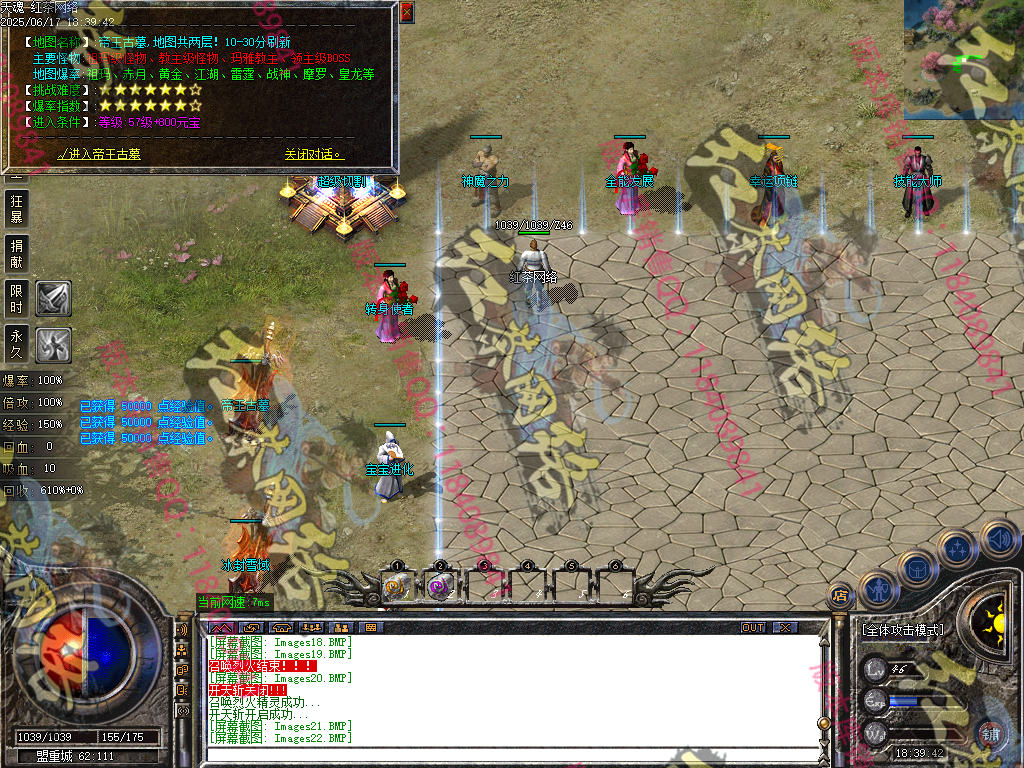
Task: Open the minimap in the corner
Action: [962, 58]
